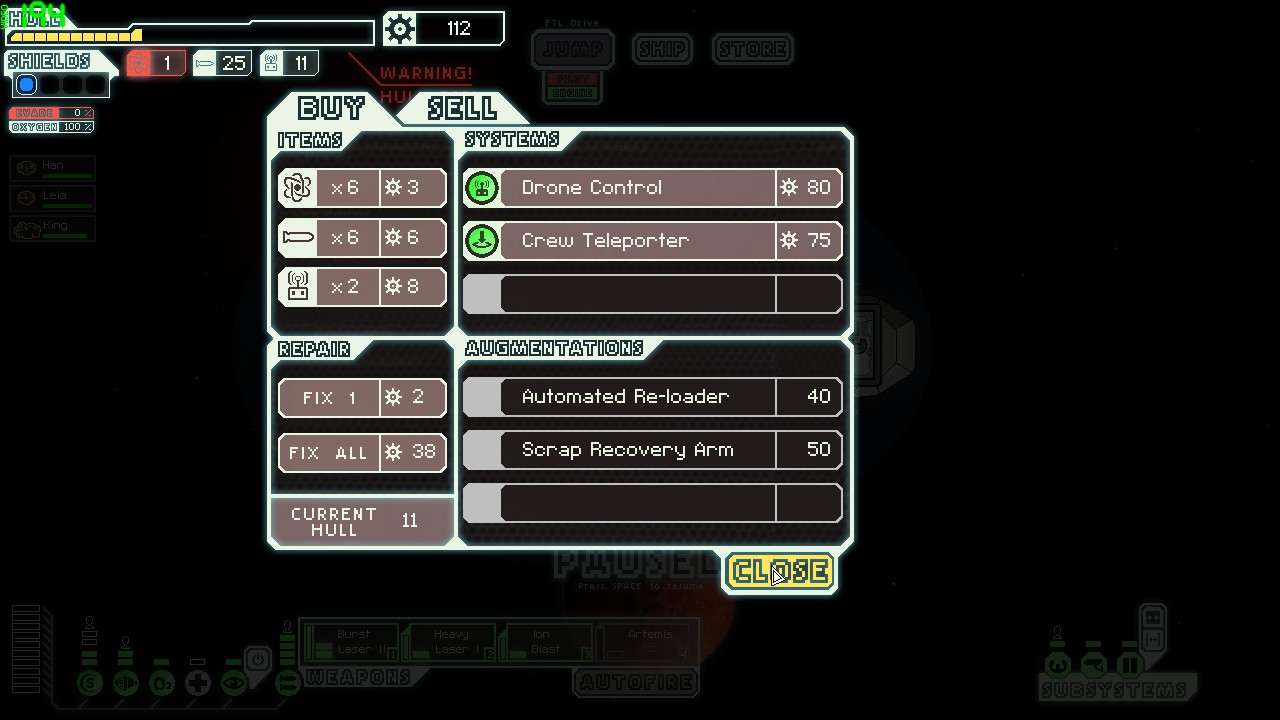Viewport: 1280px width, 720px height.
Task: Buy the Automated Re-loader augmentation
Action: click(x=652, y=397)
